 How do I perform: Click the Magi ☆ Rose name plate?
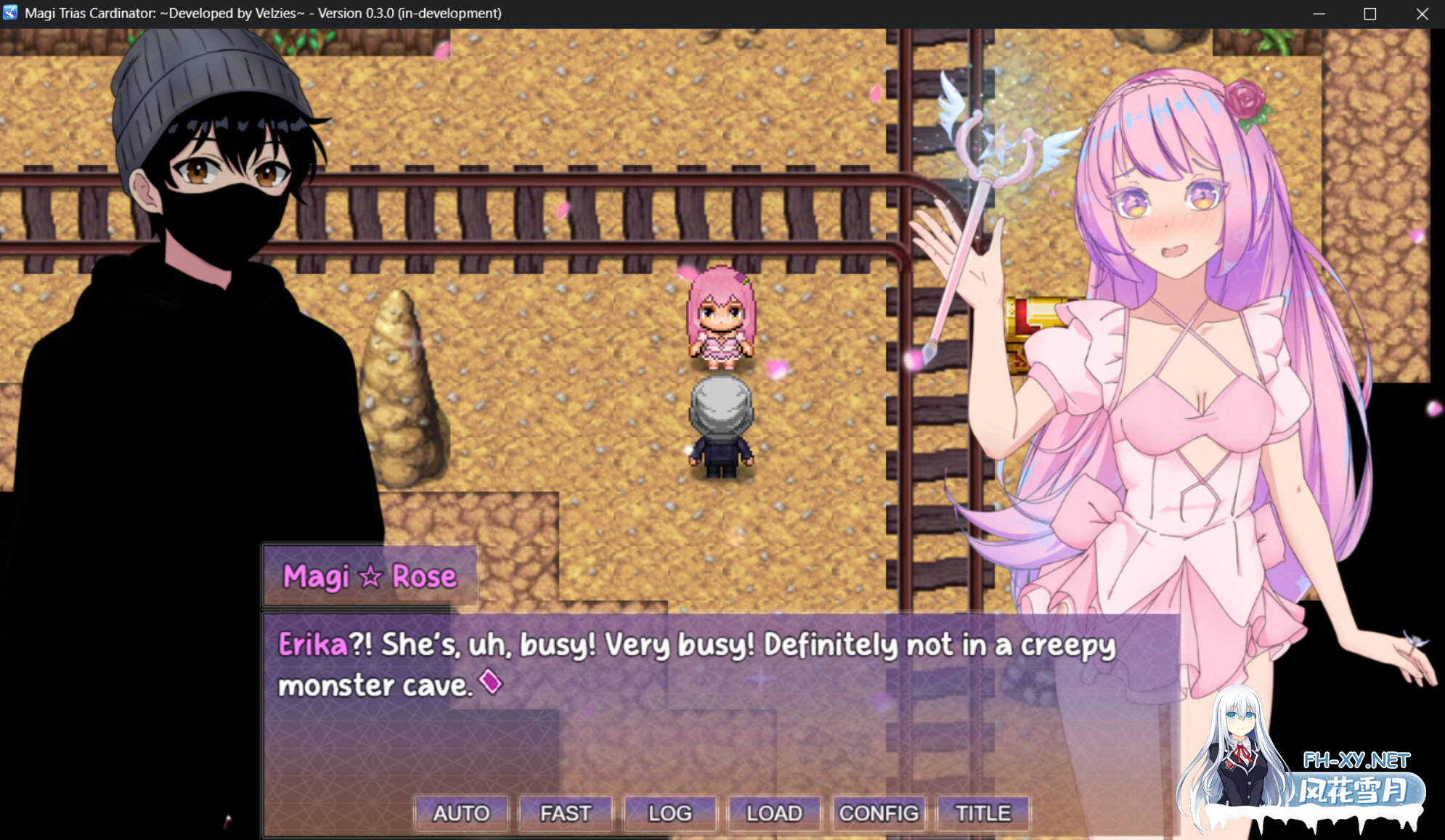pyautogui.click(x=369, y=576)
